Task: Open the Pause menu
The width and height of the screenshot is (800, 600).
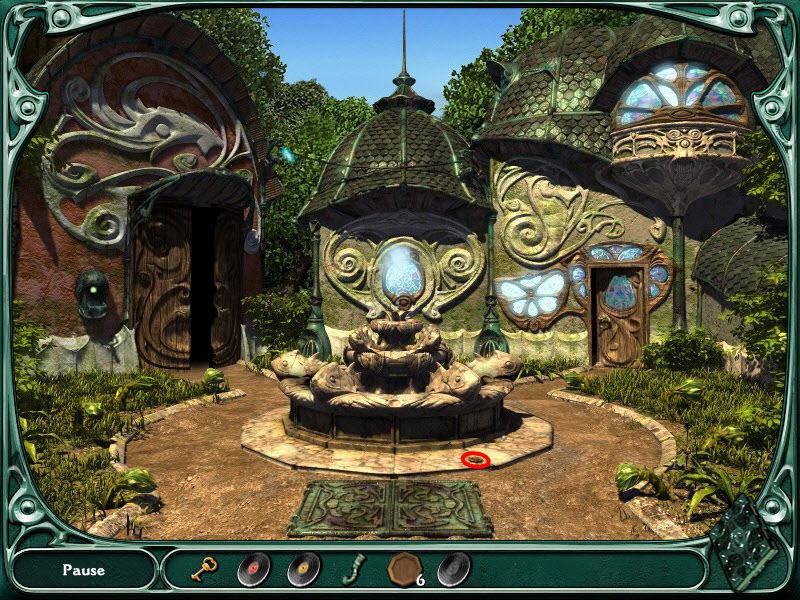Action: pyautogui.click(x=83, y=571)
